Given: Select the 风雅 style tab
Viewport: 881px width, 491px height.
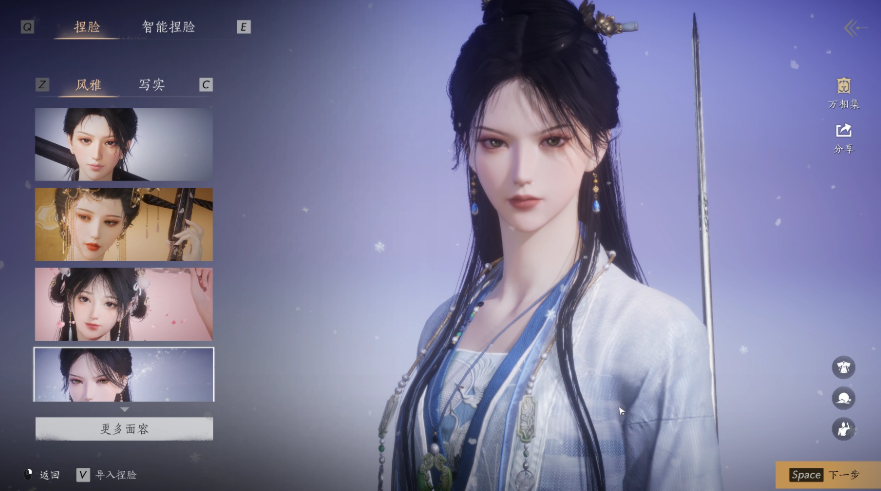Looking at the screenshot, I should tap(88, 85).
